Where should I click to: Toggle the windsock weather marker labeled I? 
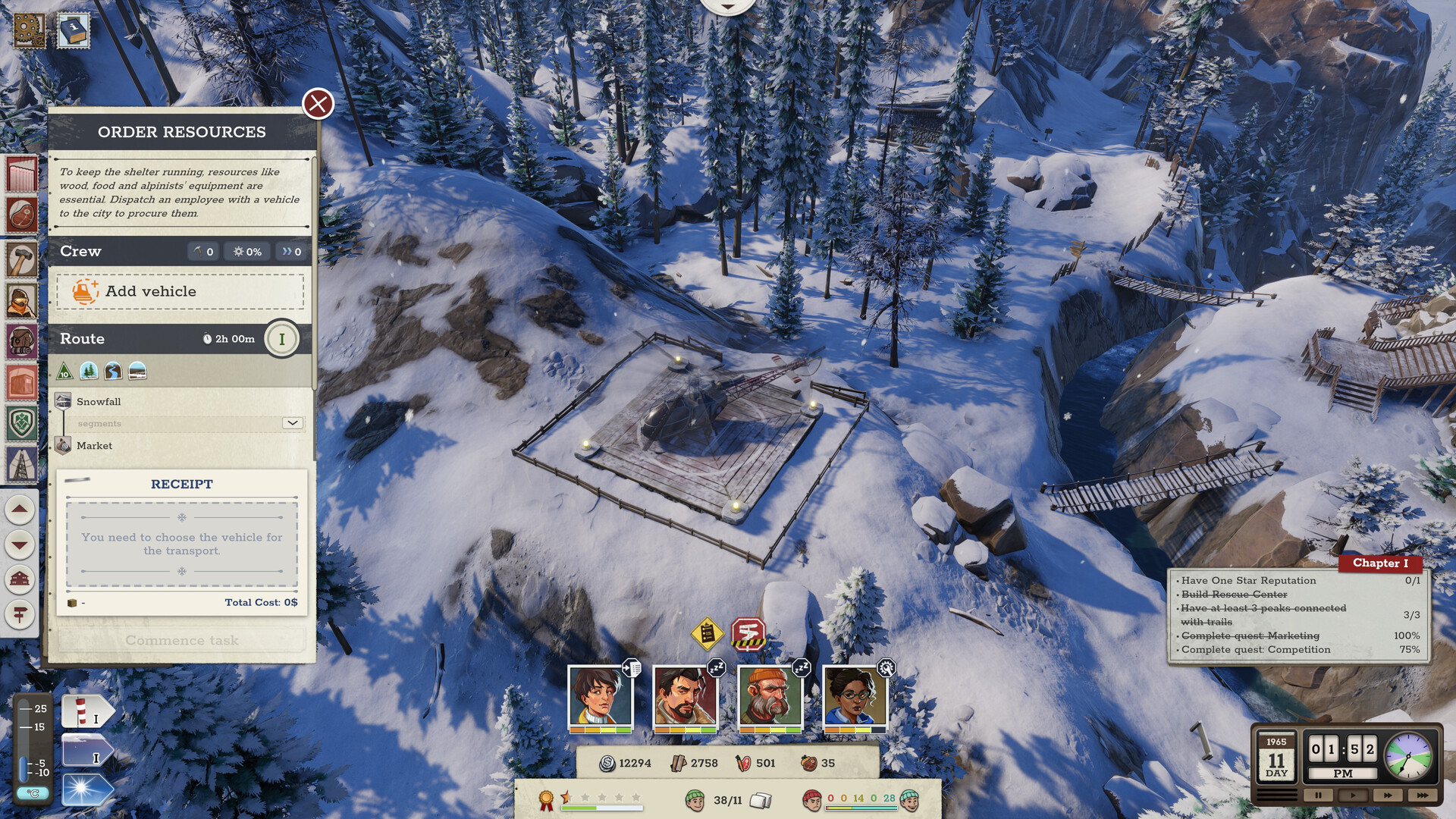(x=89, y=713)
